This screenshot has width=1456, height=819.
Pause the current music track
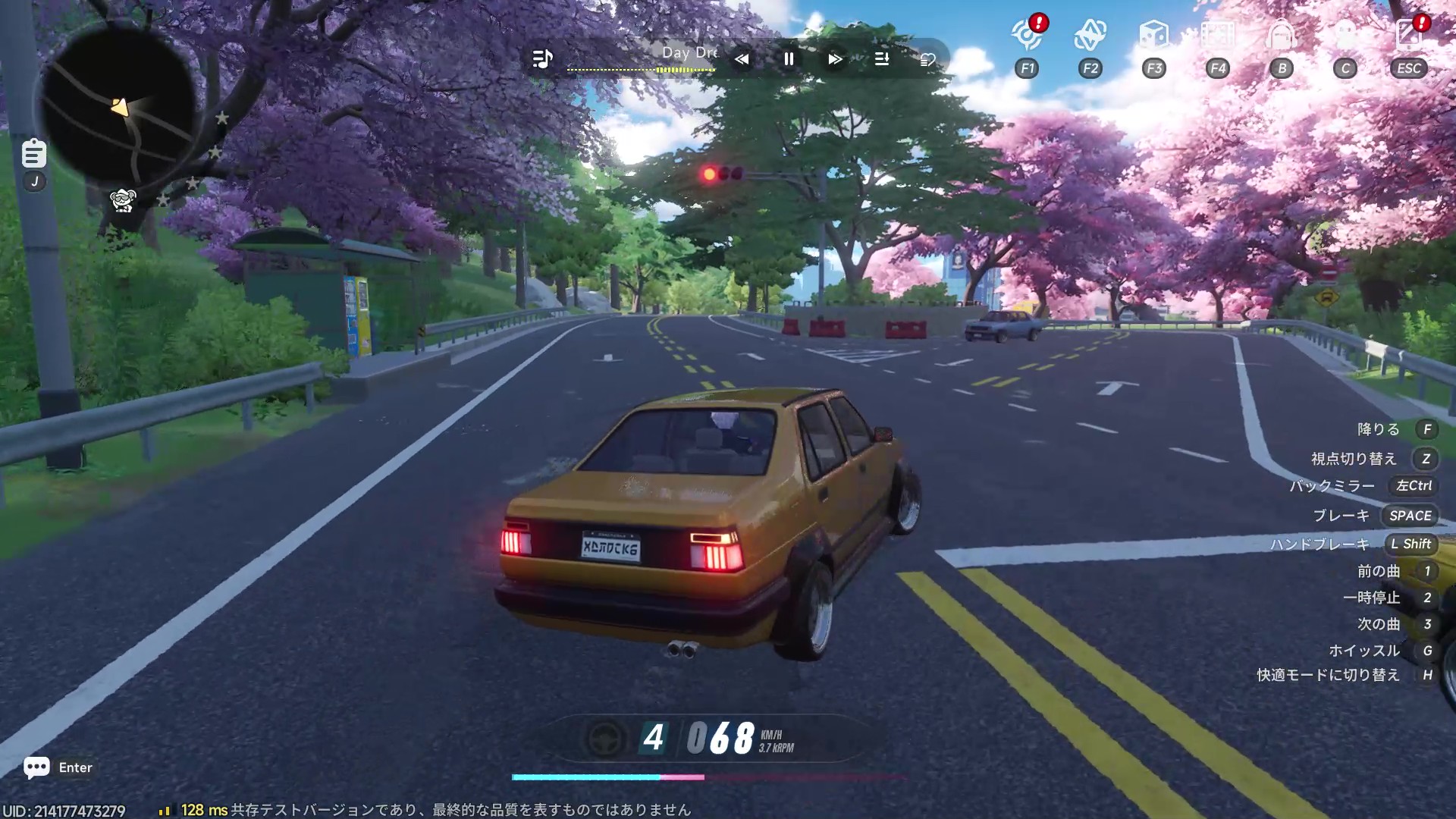(789, 59)
